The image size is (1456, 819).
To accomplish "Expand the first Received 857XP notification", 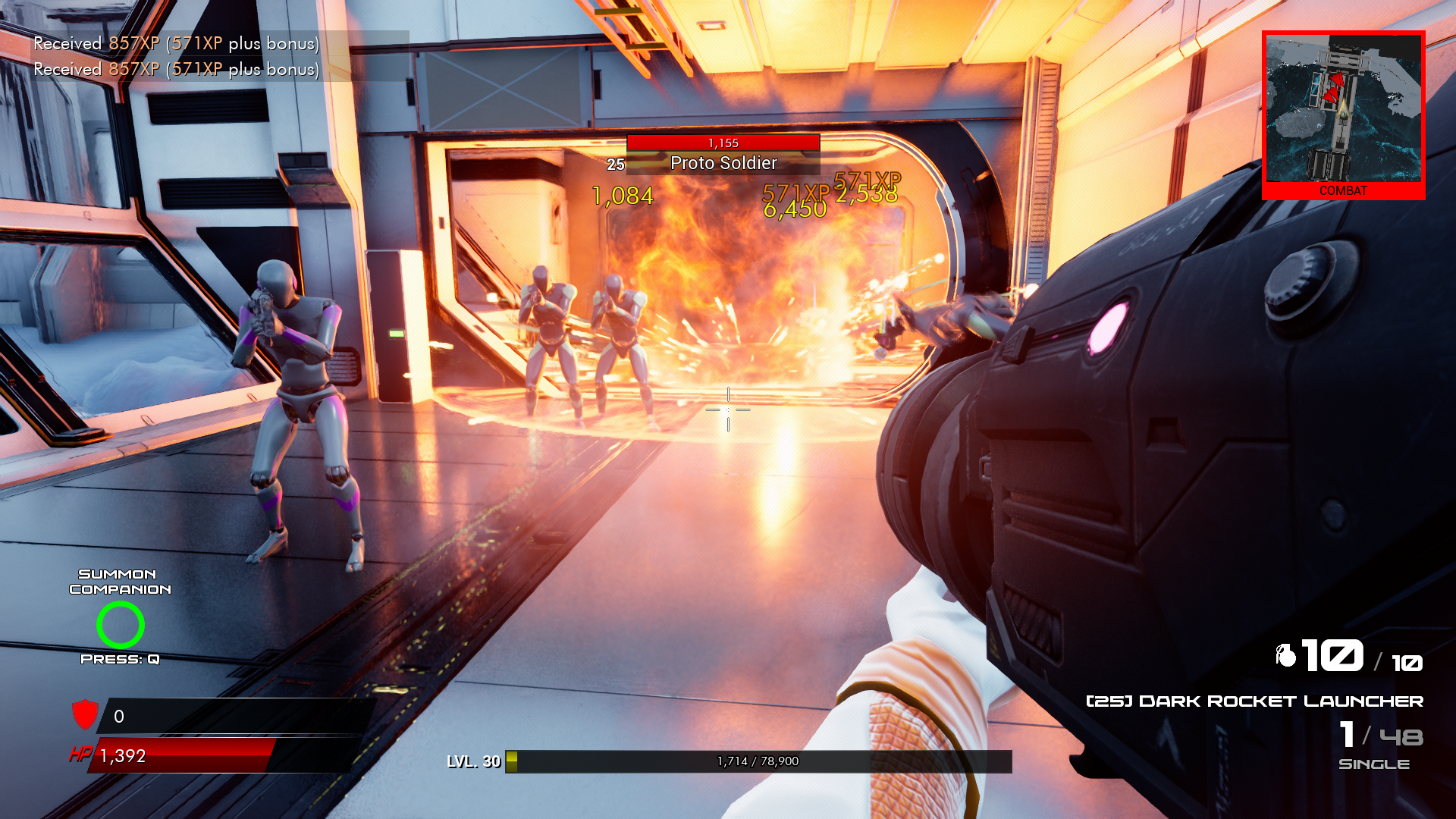I will [x=176, y=44].
